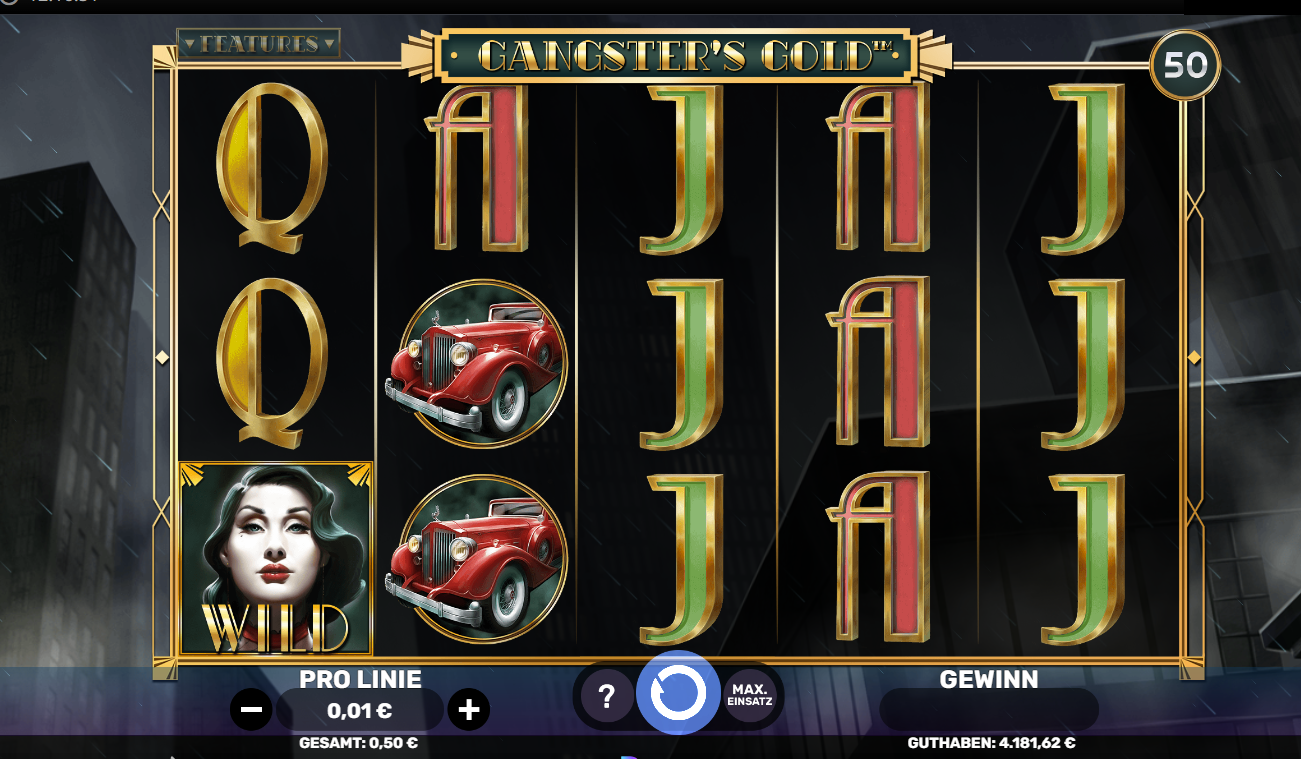Expand the FEATURES menu arrow
This screenshot has width=1301, height=759.
click(330, 43)
